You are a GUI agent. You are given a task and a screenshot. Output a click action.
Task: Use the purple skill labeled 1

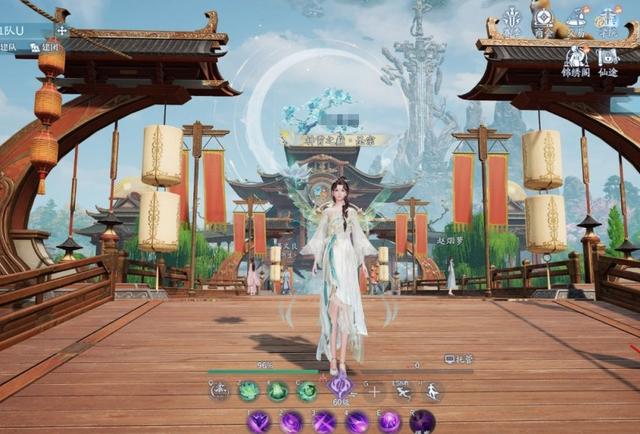[x=259, y=422]
